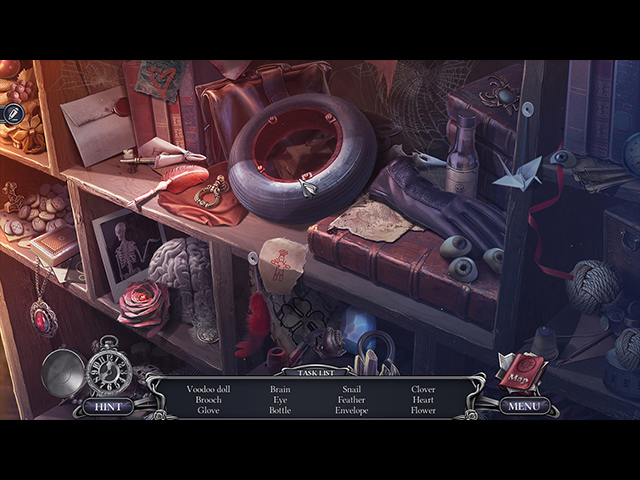
Task: Choose 'Brooch' in the task list
Action: pyautogui.click(x=208, y=400)
